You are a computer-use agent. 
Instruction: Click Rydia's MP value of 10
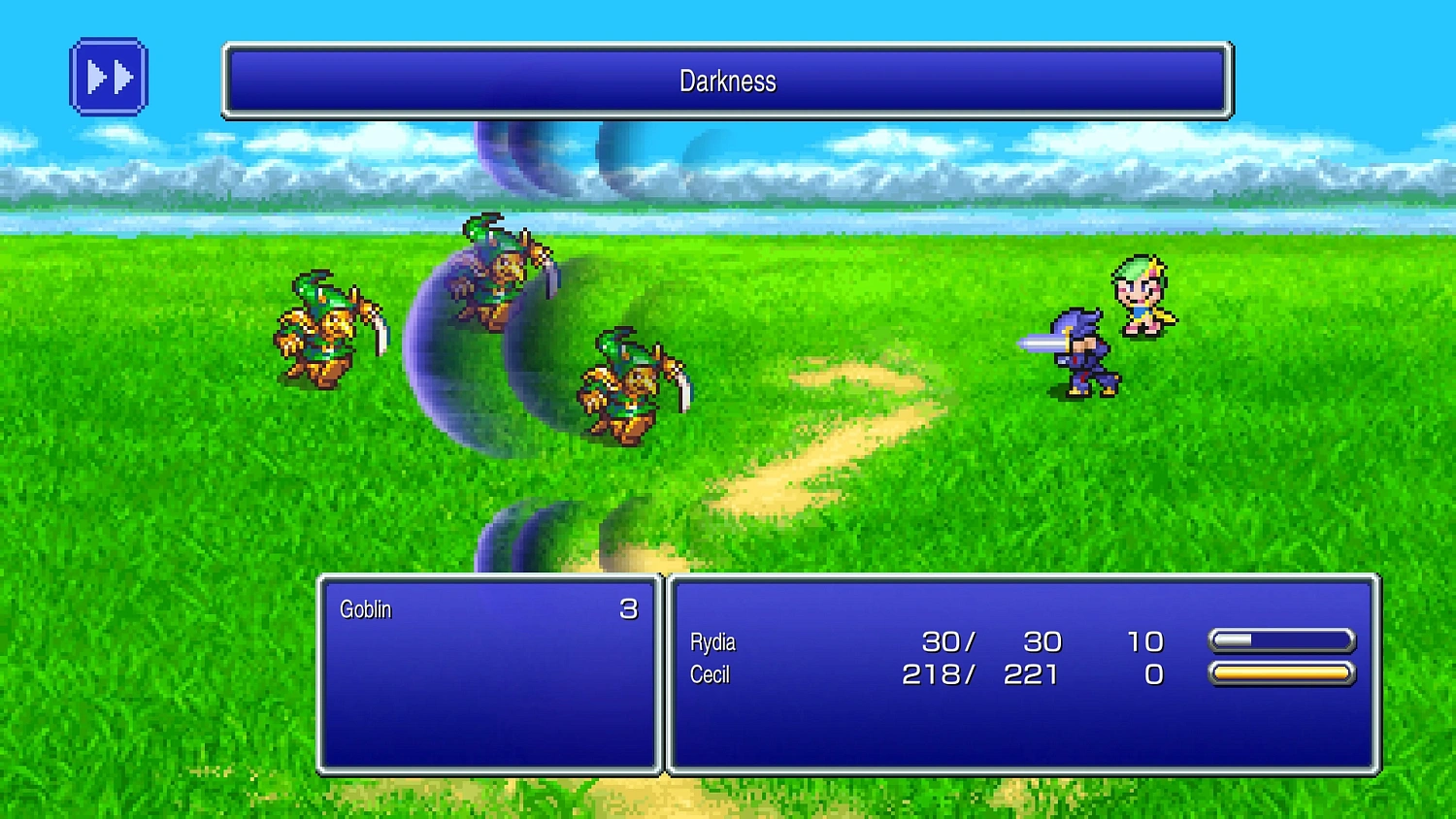coord(1145,641)
